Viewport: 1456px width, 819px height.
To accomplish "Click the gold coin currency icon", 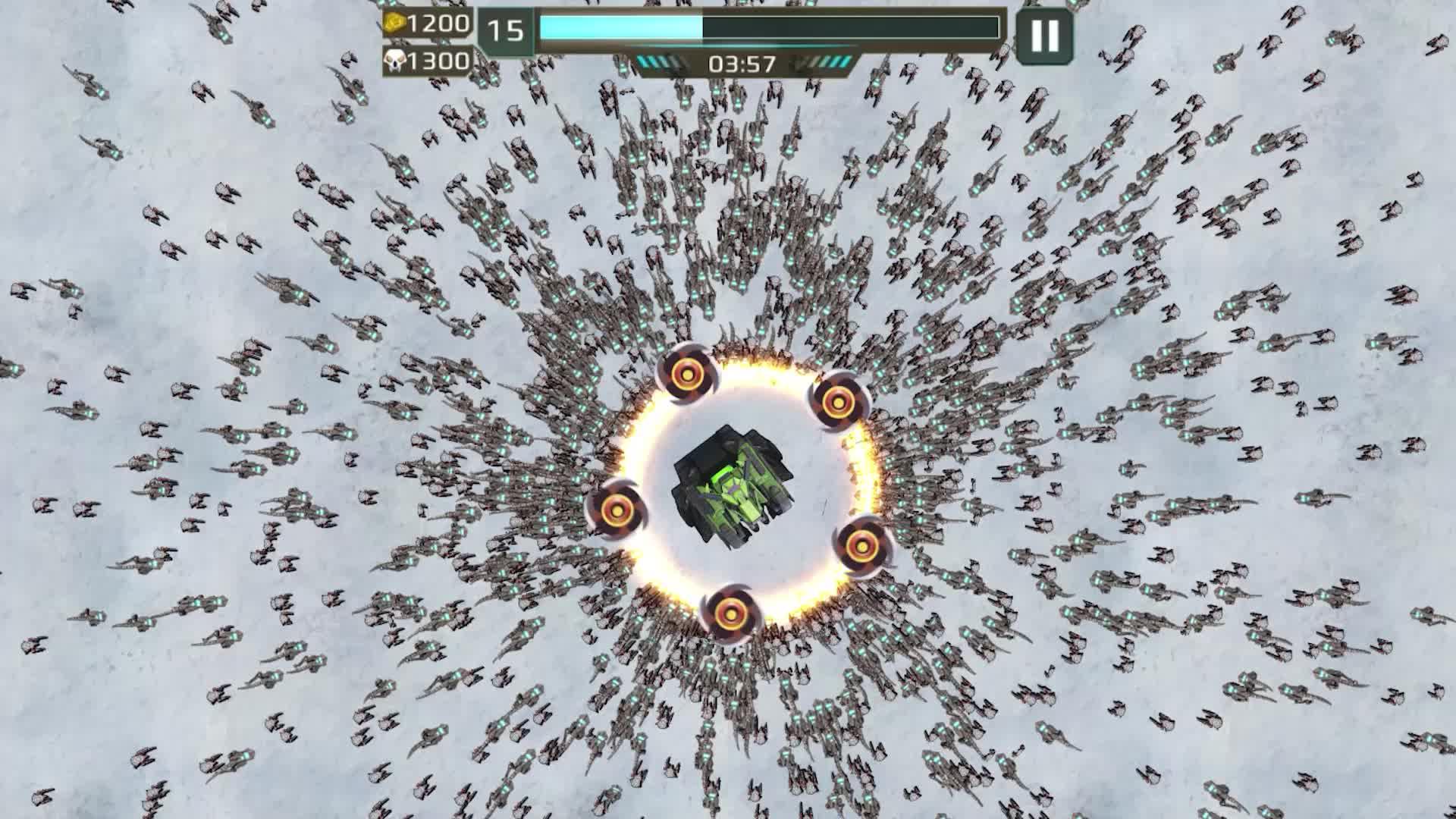I will coord(394,24).
